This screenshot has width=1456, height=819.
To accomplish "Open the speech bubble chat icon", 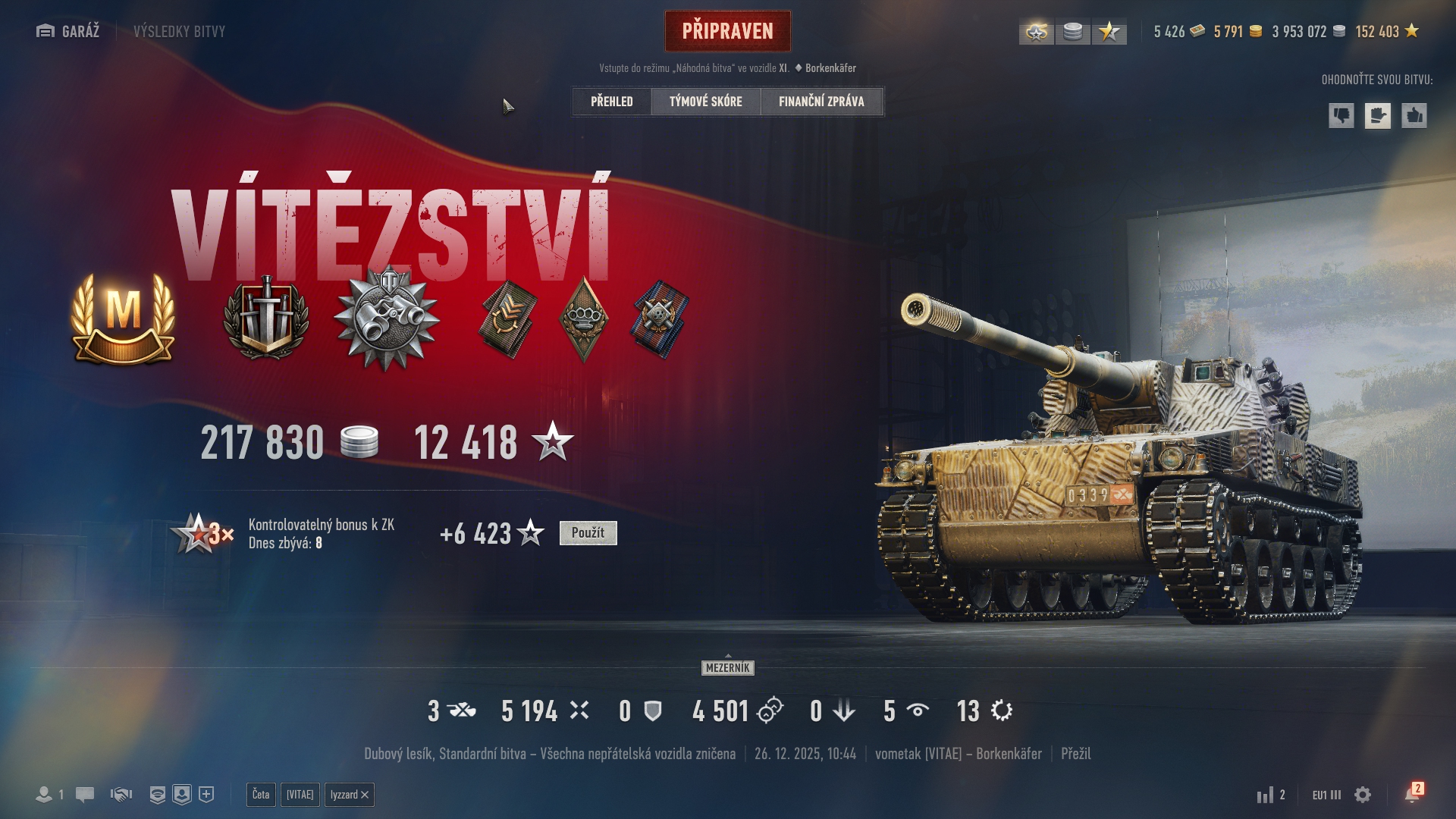I will click(x=85, y=795).
